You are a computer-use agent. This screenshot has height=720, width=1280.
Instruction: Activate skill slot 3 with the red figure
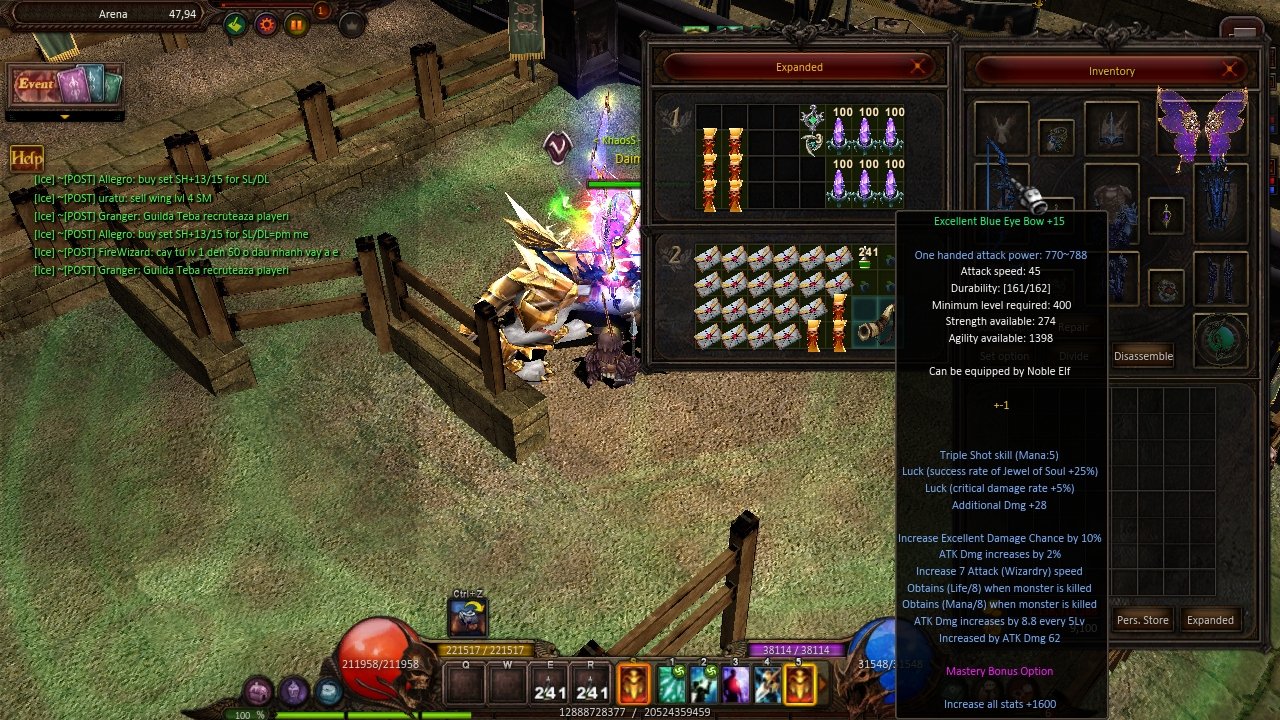(735, 685)
